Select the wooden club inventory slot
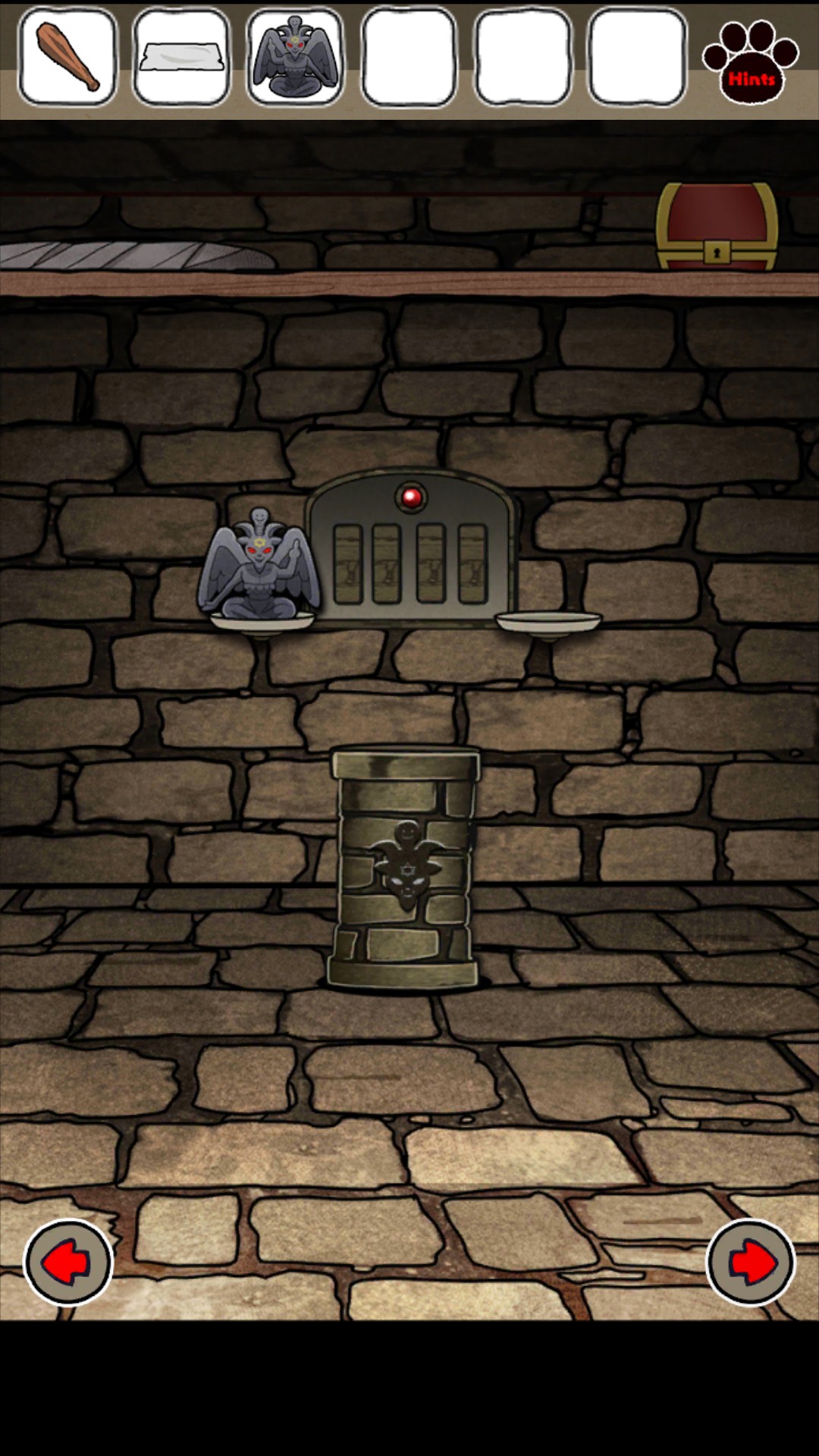This screenshot has width=819, height=1456. (x=67, y=58)
